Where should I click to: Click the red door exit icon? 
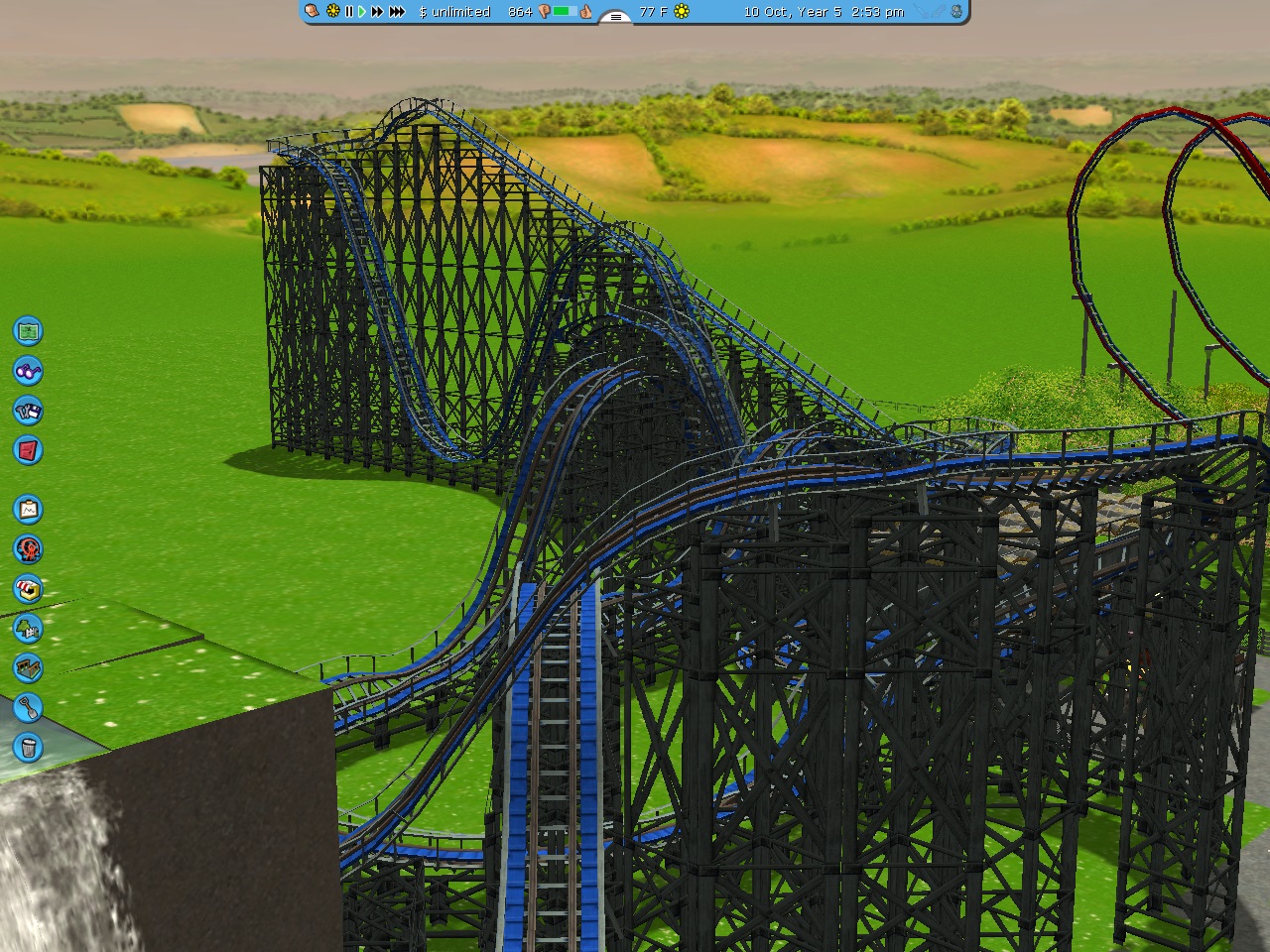(29, 449)
